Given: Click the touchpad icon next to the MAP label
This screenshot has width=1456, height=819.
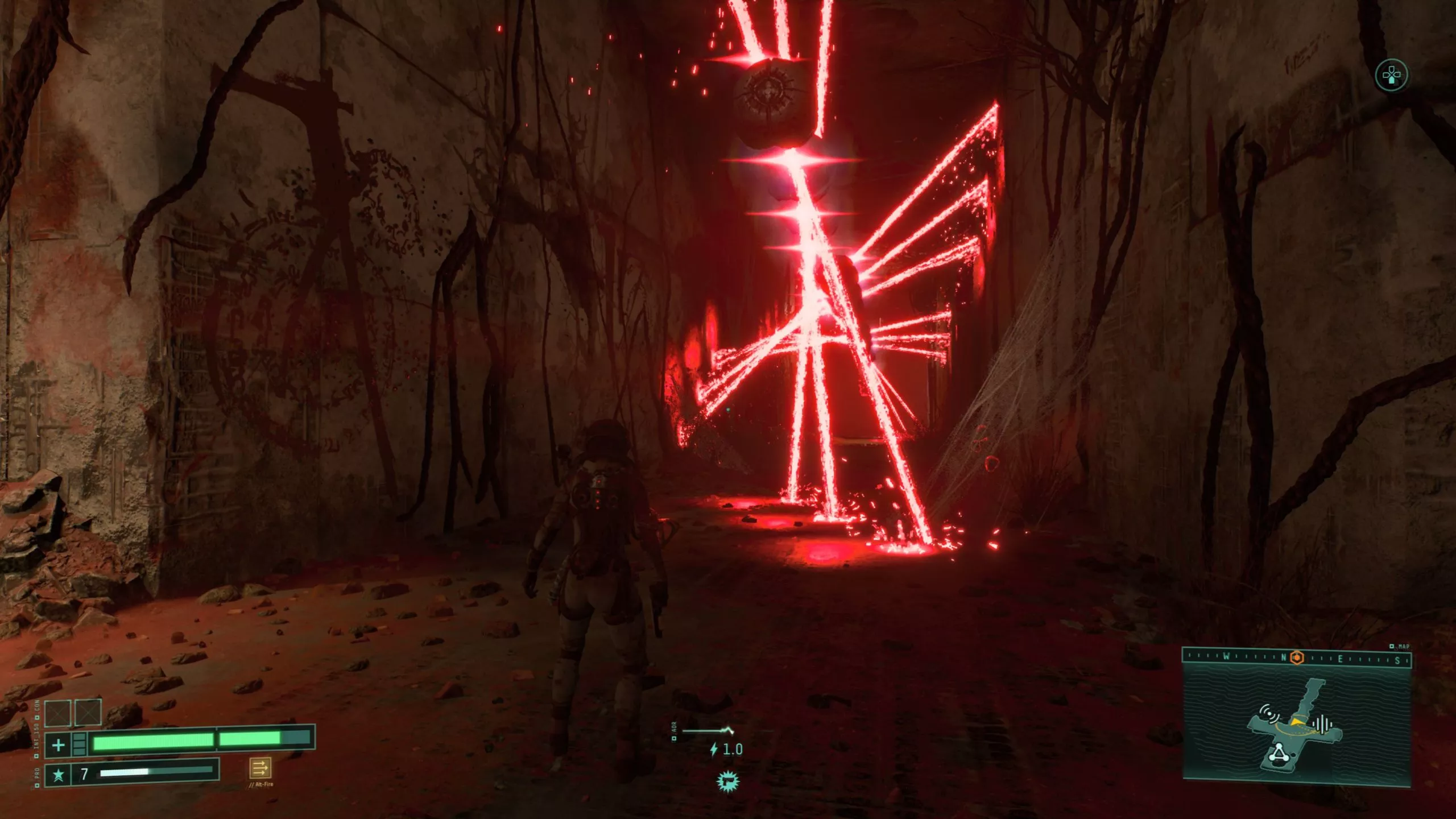Looking at the screenshot, I should point(1392,646).
